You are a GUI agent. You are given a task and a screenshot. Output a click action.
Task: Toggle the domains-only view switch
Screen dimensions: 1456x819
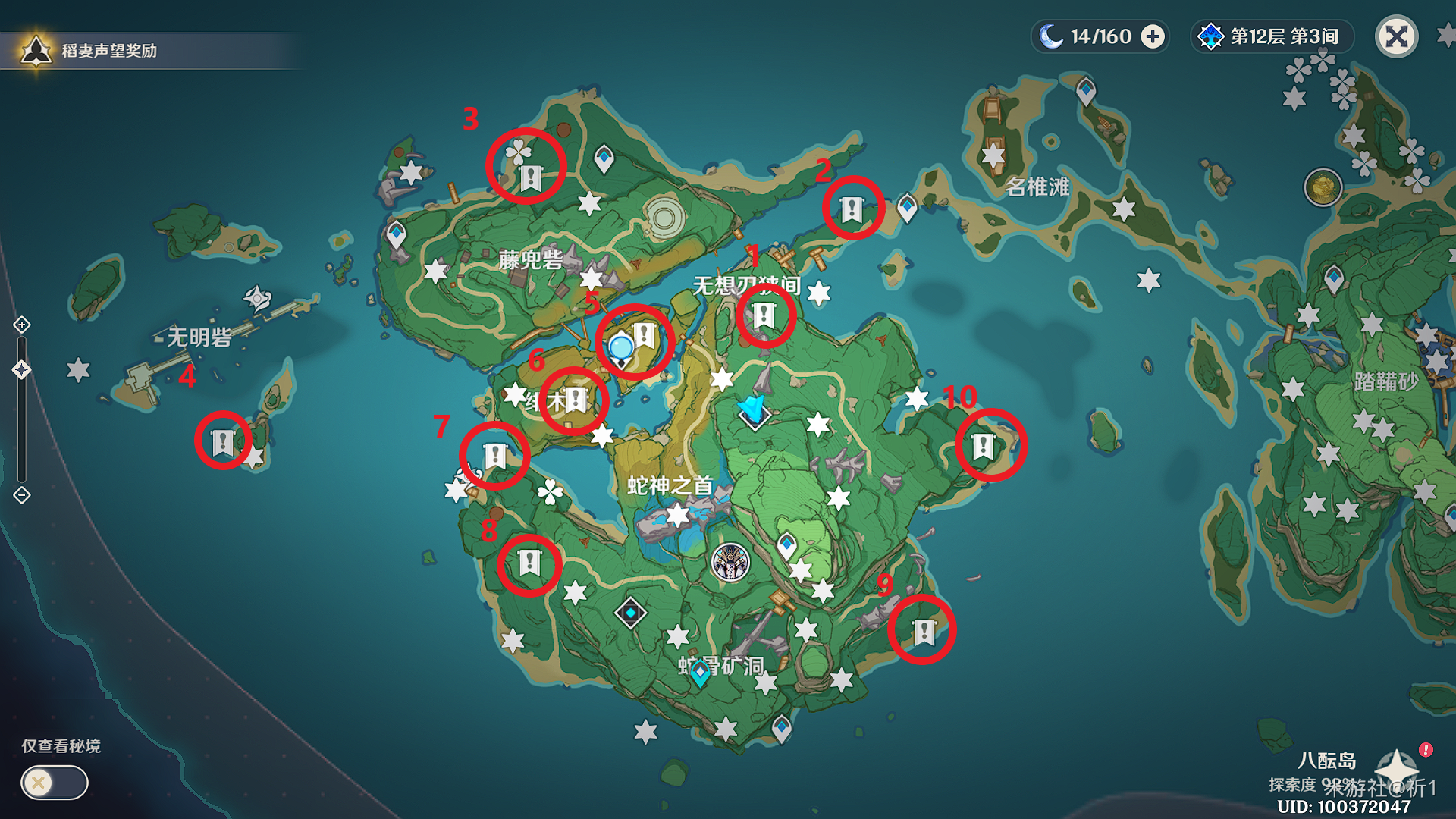click(x=54, y=783)
